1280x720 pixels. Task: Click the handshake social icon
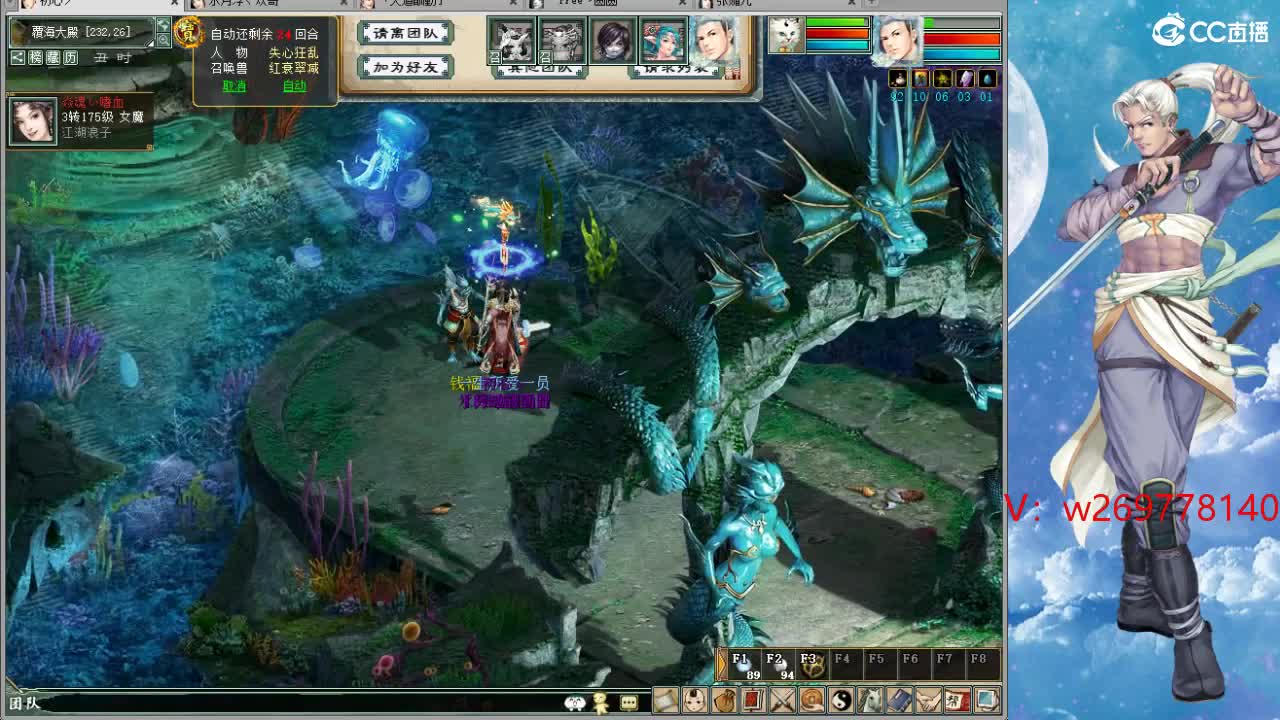[x=928, y=703]
